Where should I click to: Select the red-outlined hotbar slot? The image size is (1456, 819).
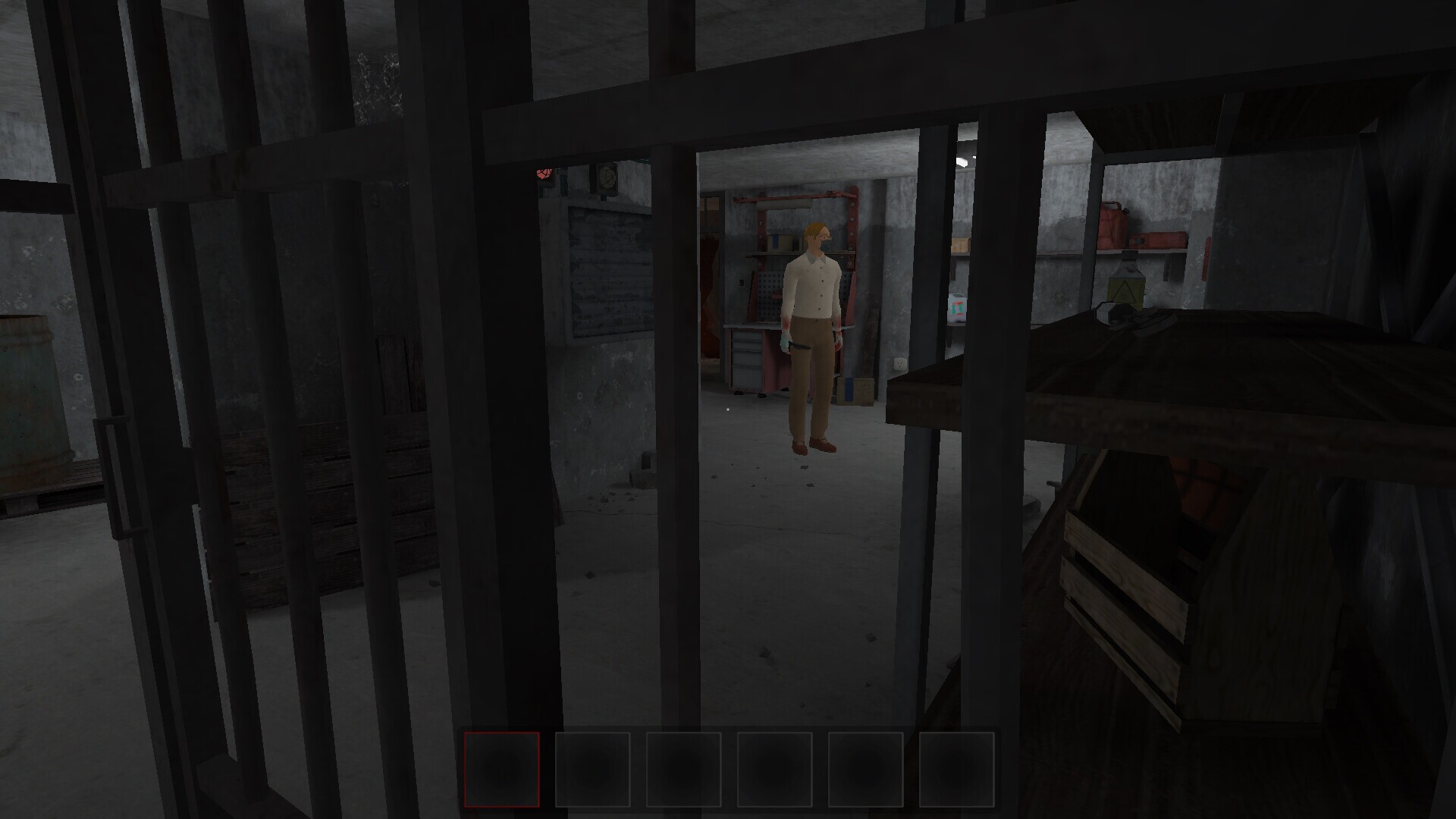502,769
